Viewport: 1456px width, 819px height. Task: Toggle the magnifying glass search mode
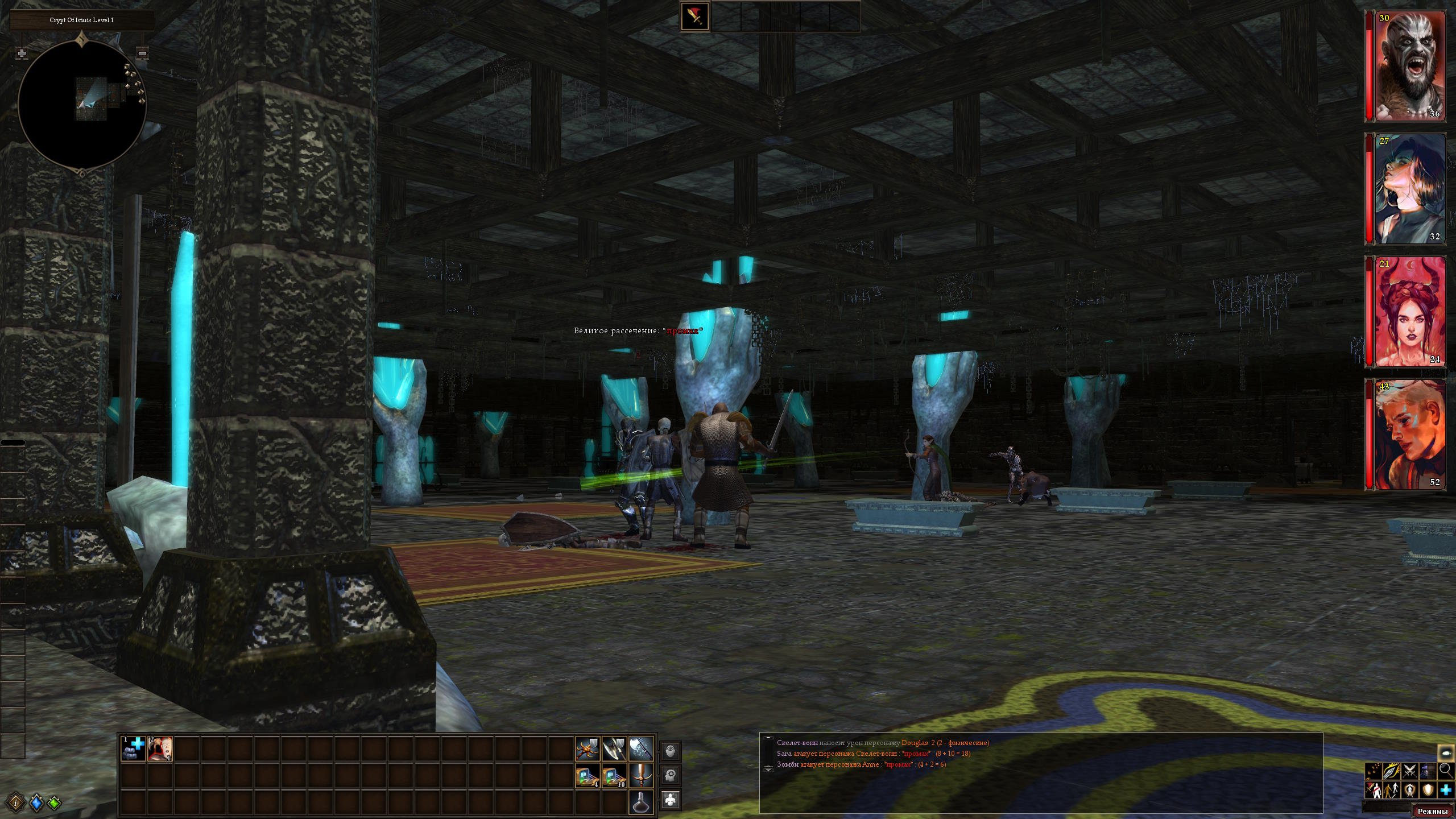pyautogui.click(x=1446, y=771)
